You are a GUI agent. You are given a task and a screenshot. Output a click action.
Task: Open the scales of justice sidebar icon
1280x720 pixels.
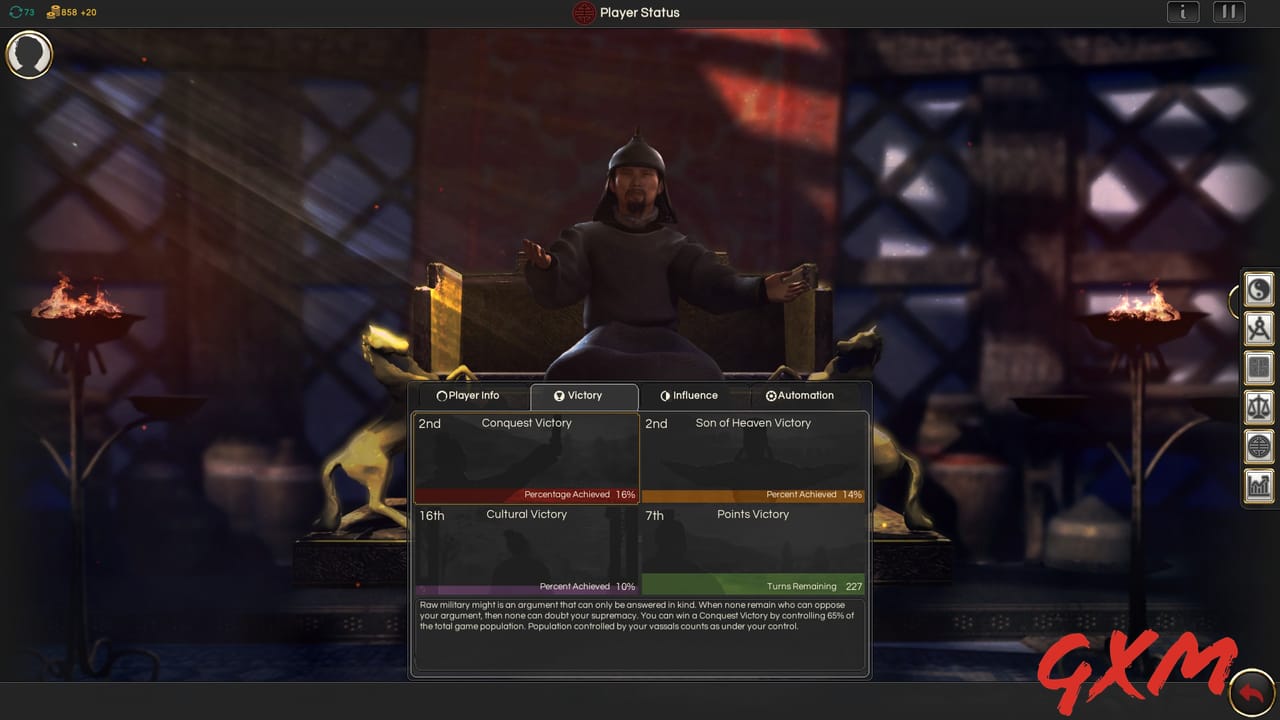tap(1258, 406)
